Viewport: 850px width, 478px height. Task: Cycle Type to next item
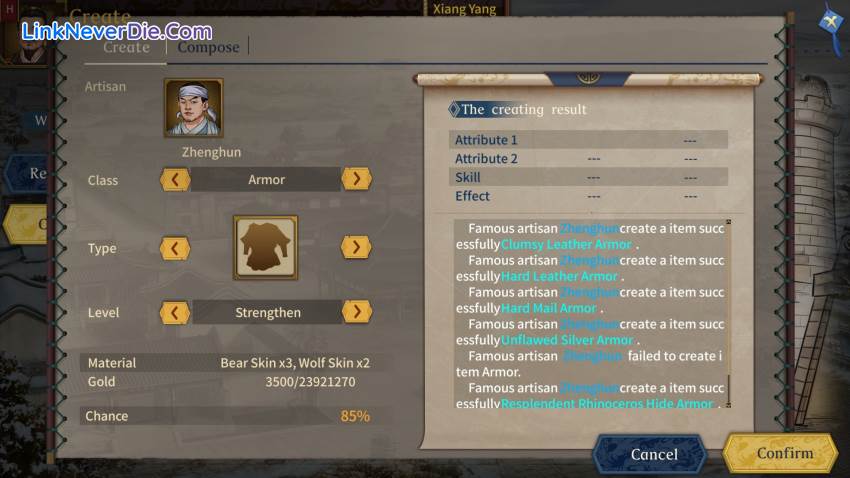(356, 247)
